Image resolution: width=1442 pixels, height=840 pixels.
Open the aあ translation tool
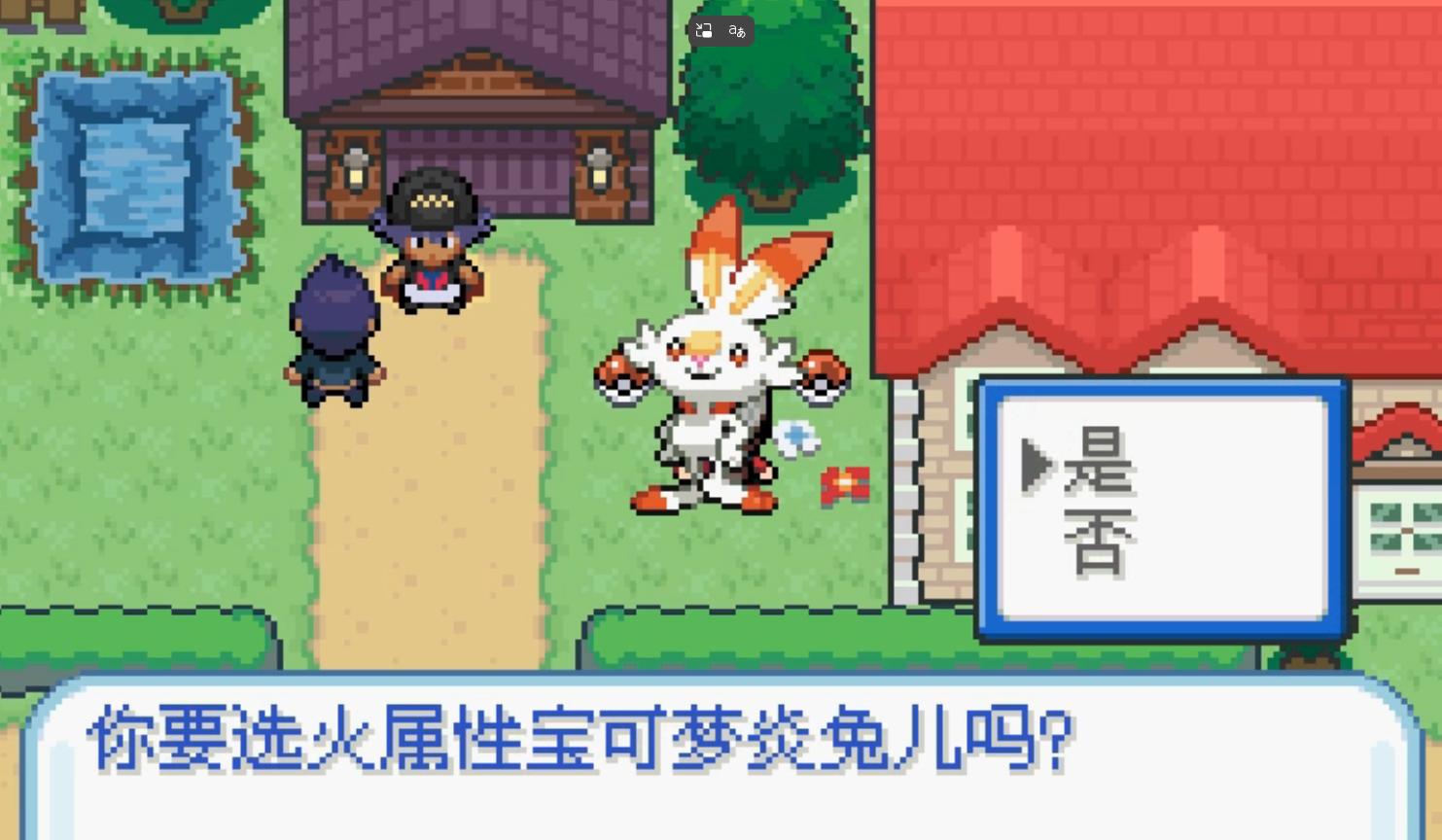pos(735,30)
